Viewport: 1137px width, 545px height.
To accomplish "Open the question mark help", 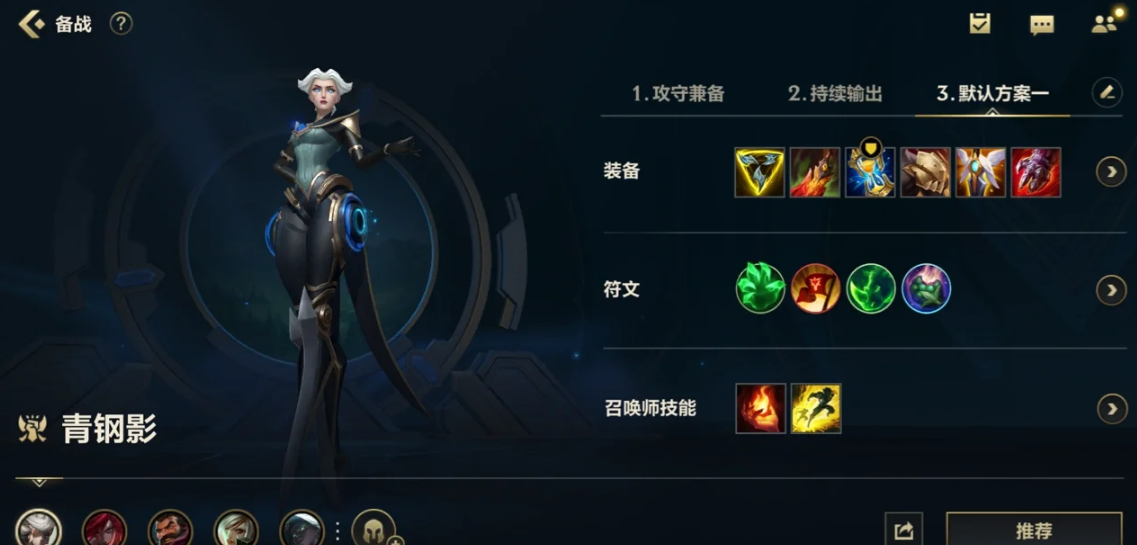I will [121, 23].
